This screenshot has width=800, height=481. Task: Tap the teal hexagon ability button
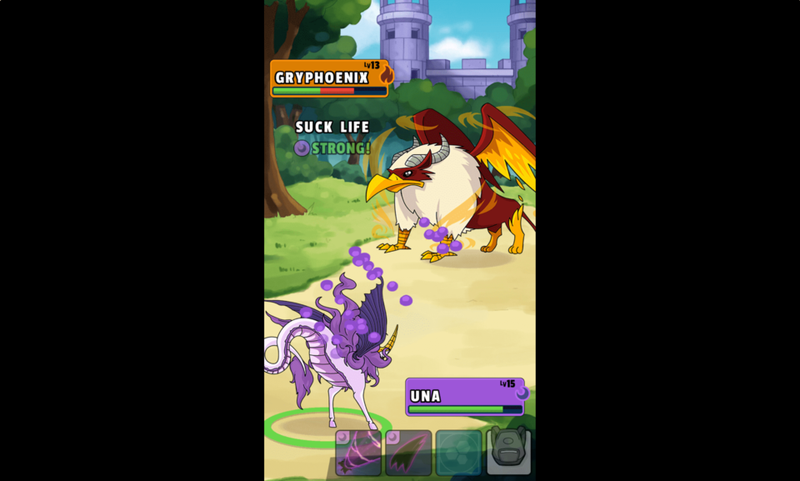tap(458, 452)
